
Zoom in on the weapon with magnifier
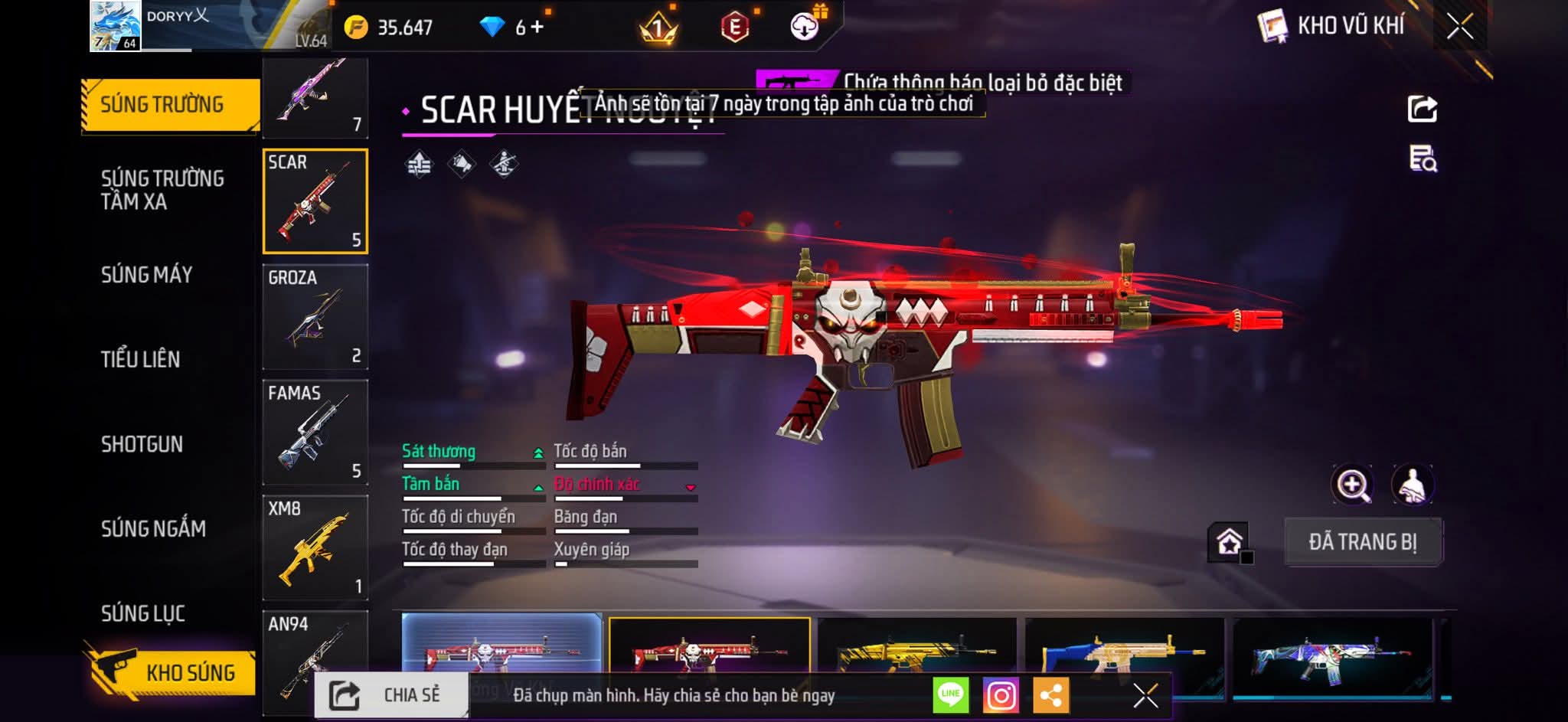coord(1353,485)
